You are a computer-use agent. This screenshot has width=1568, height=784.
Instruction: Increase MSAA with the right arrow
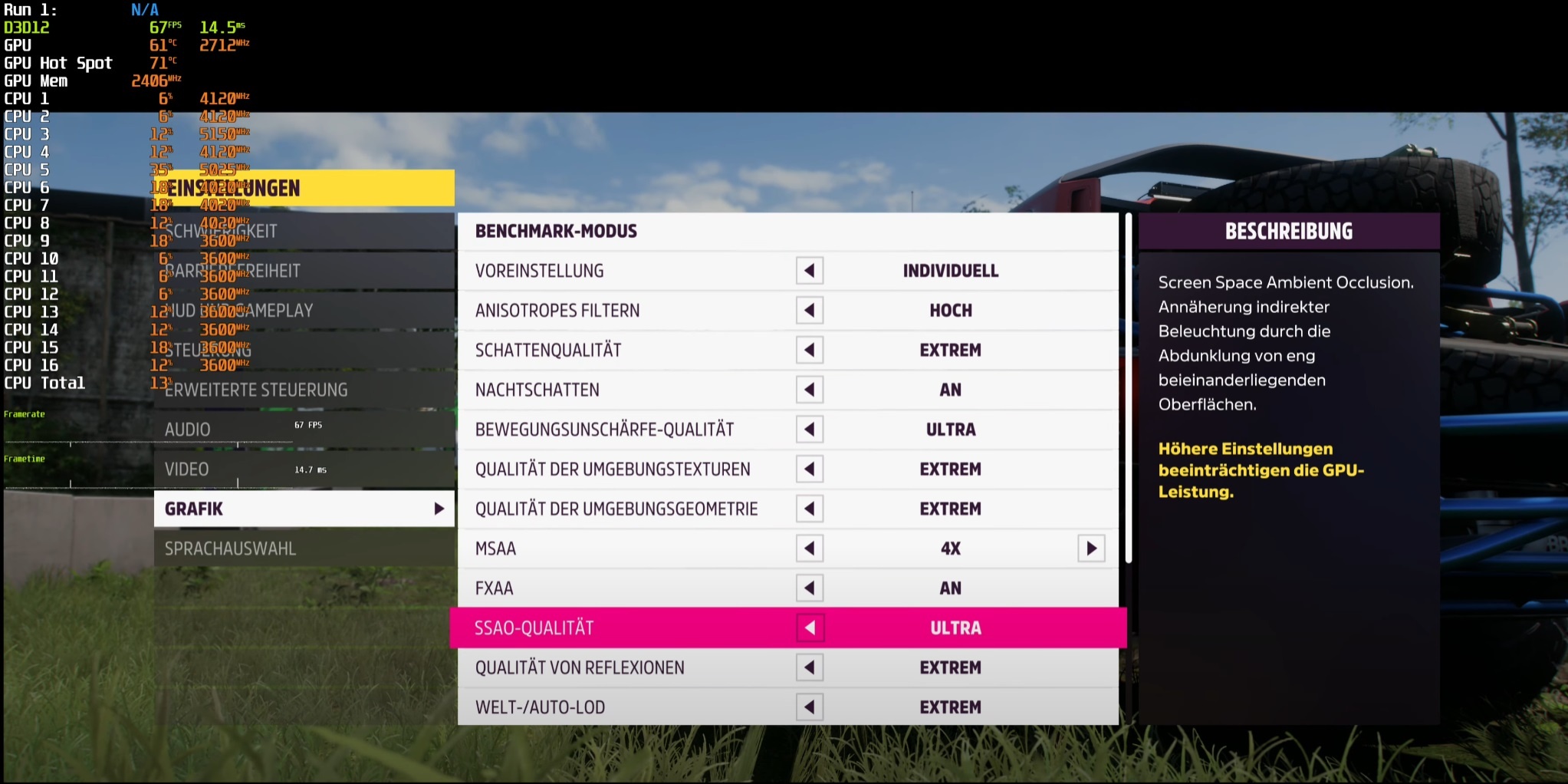tap(1091, 548)
